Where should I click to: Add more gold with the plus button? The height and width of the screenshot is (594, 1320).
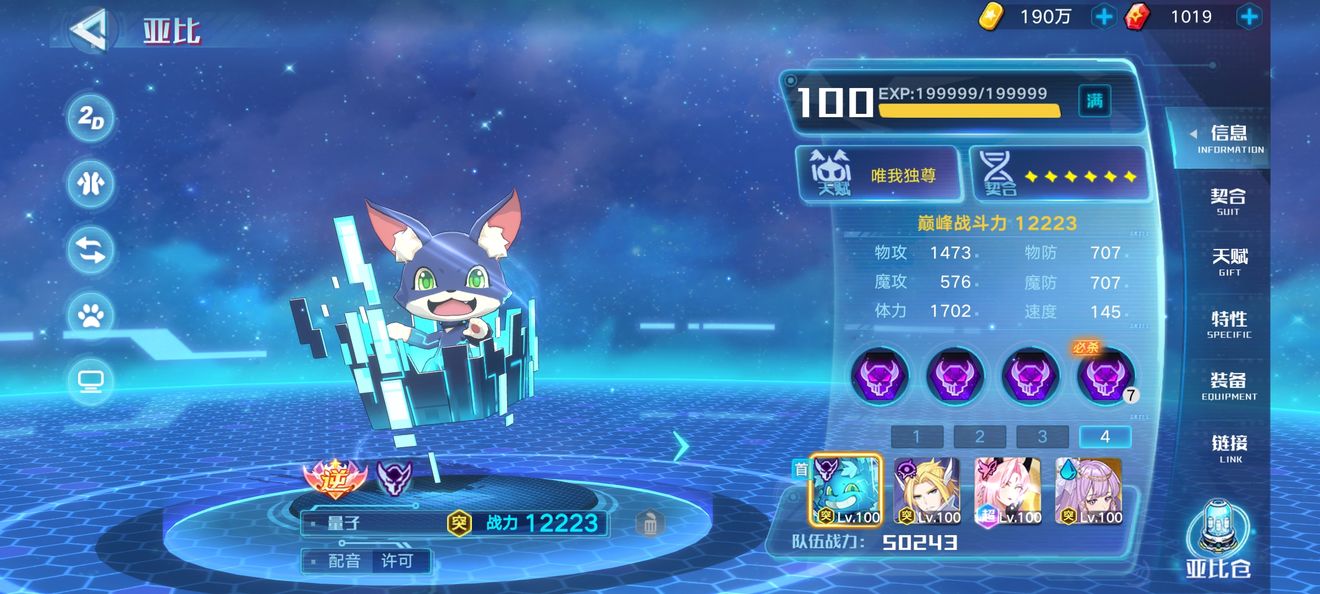[x=1104, y=16]
